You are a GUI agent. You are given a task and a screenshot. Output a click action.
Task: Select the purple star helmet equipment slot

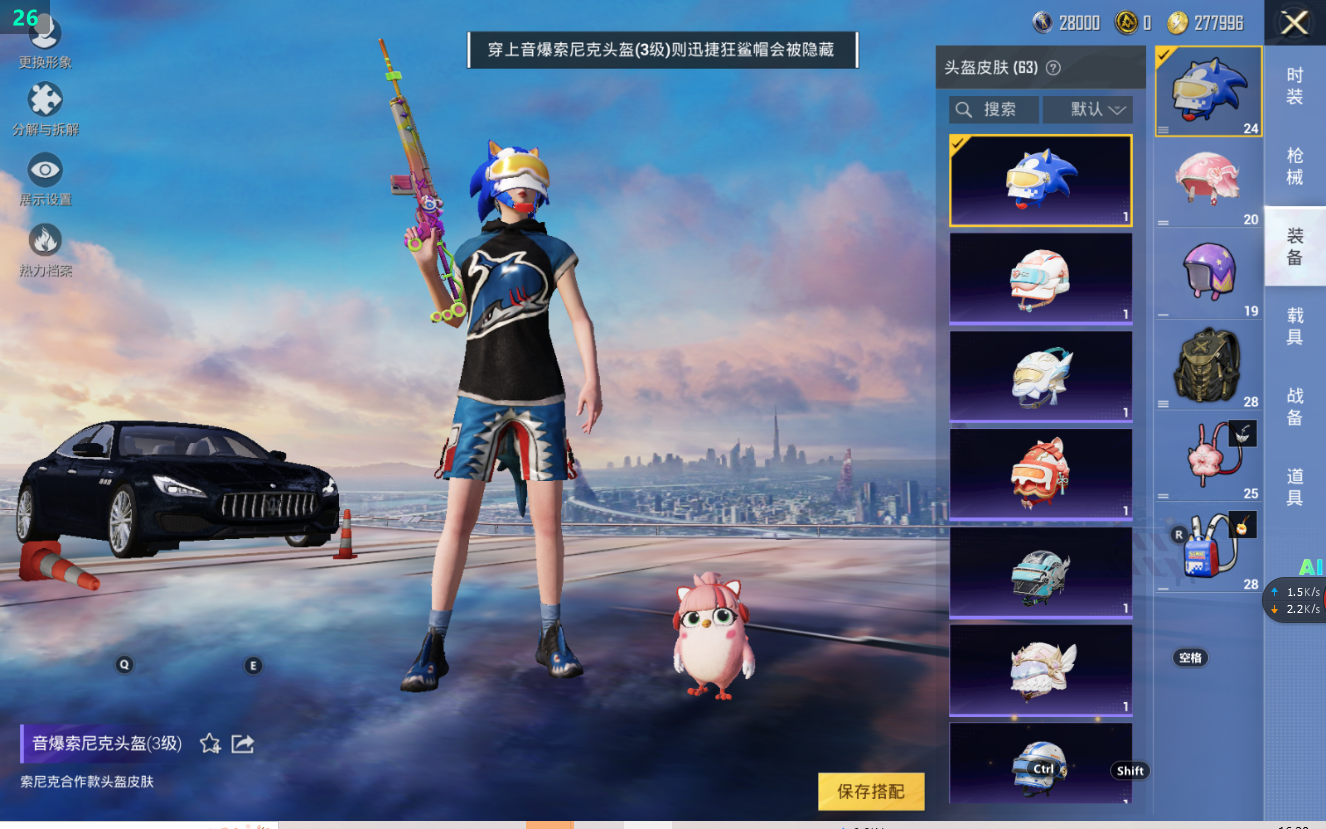point(1208,274)
